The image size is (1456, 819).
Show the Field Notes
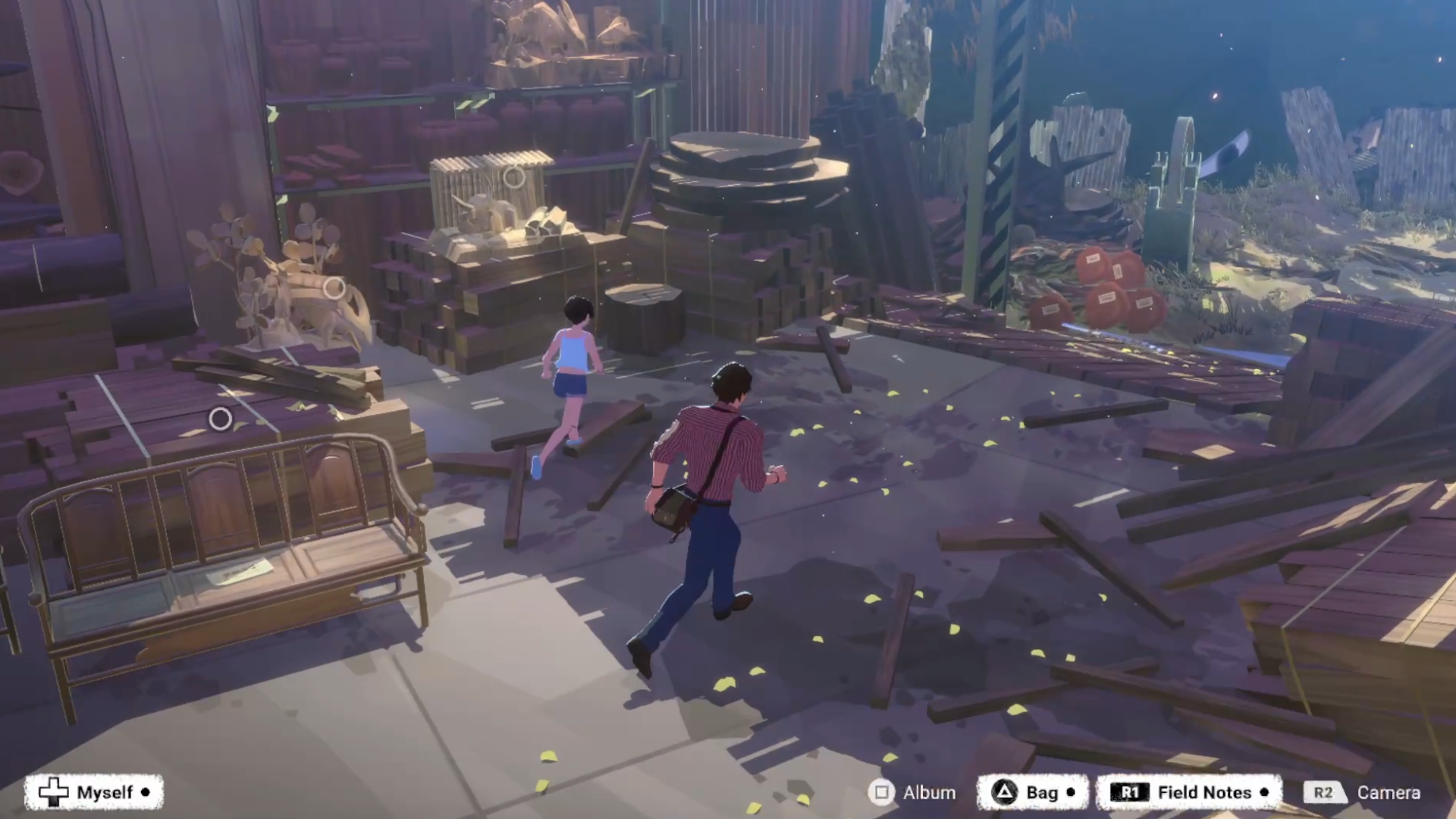point(1189,792)
